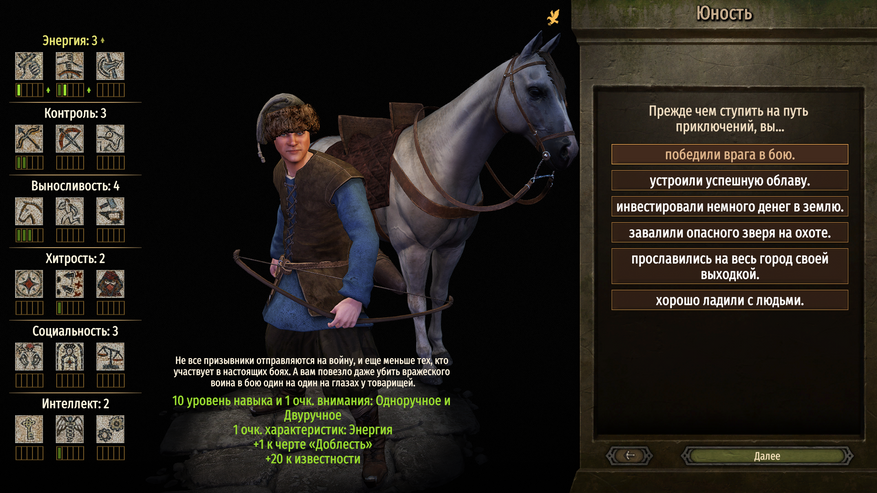Continue with the "Далее" button
Viewport: 877px width, 493px height.
[x=767, y=456]
